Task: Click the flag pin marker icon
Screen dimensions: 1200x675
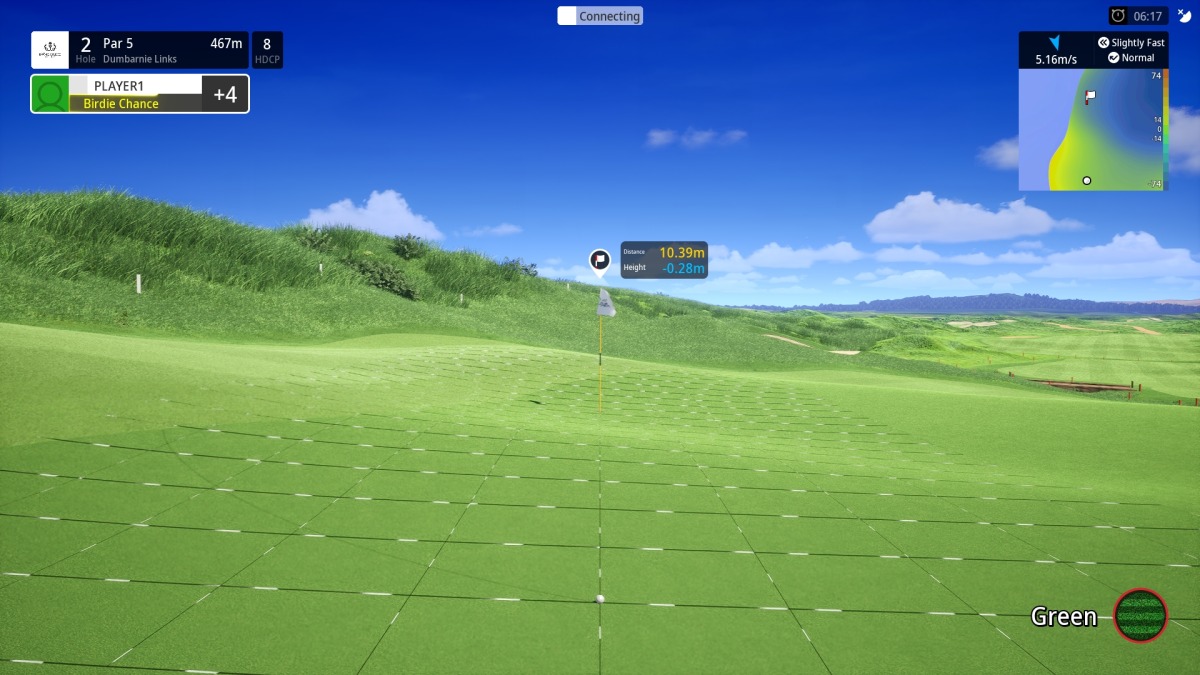Action: pyautogui.click(x=599, y=262)
